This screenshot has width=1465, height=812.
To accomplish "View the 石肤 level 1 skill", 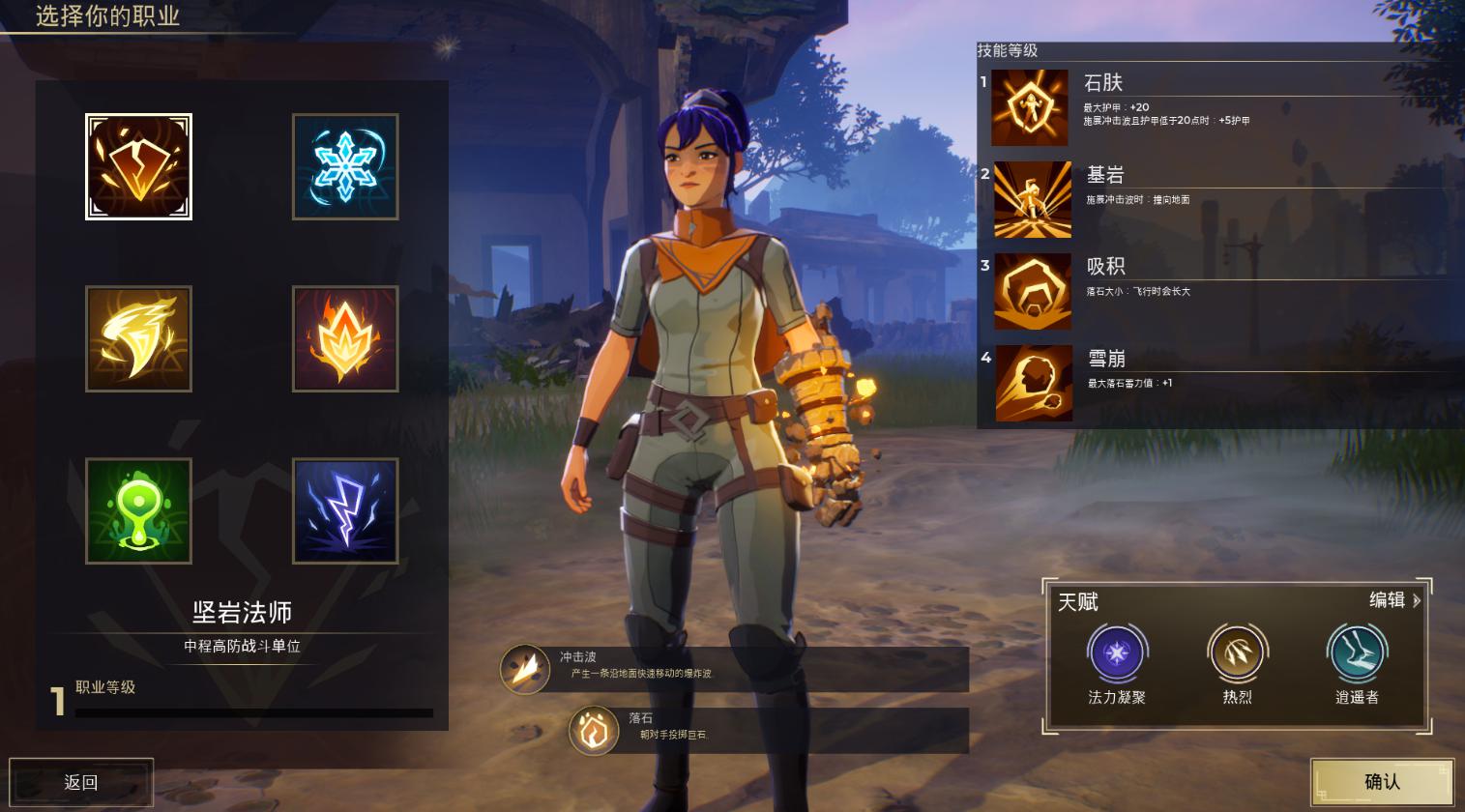I will [x=1030, y=107].
